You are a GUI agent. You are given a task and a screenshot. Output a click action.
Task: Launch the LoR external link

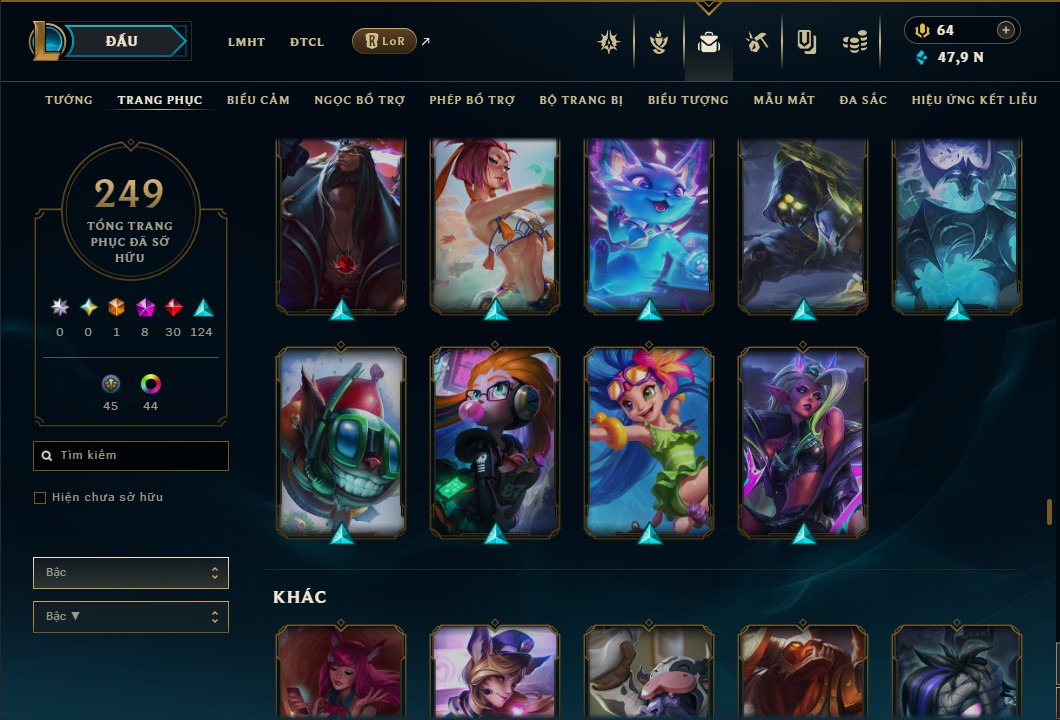(385, 41)
